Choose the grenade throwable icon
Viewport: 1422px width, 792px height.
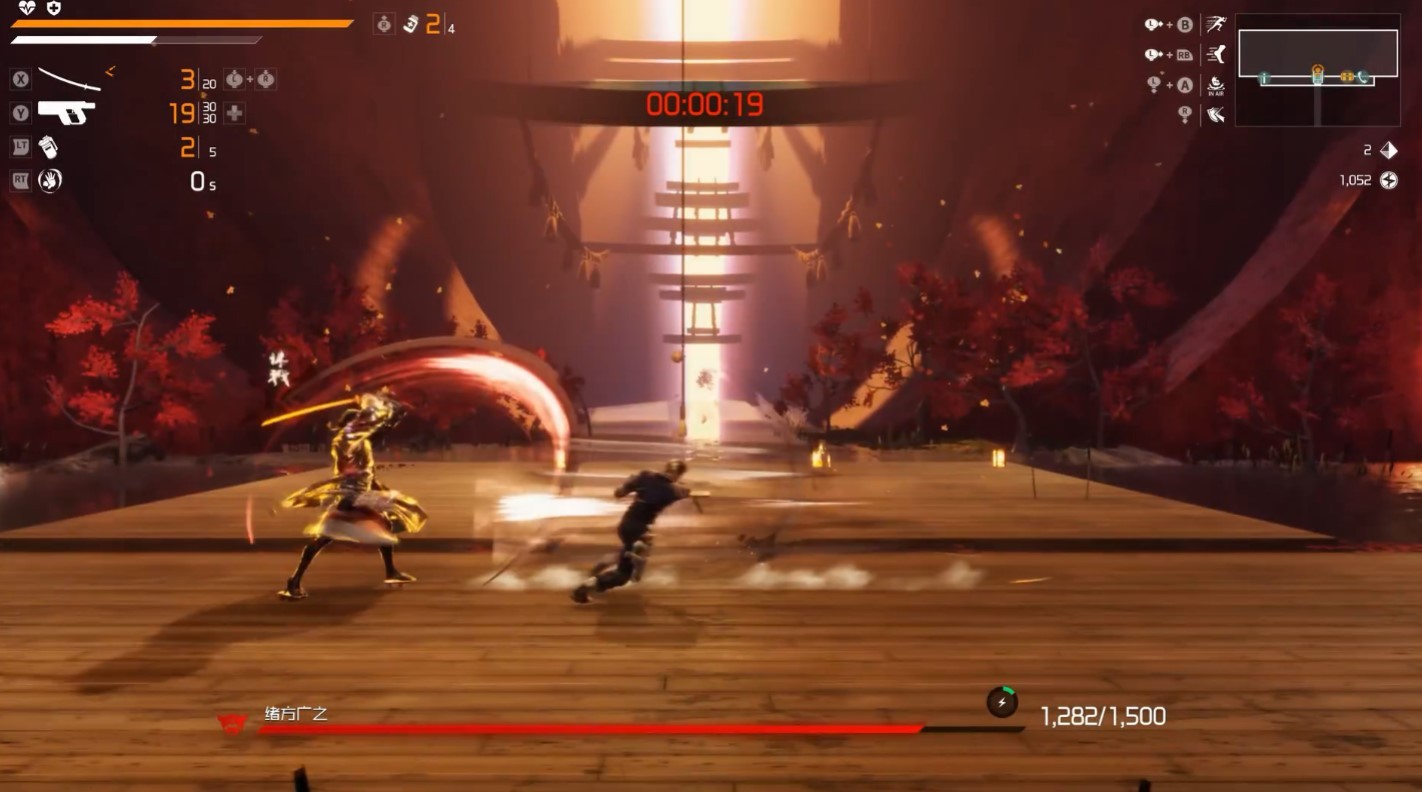[x=48, y=147]
